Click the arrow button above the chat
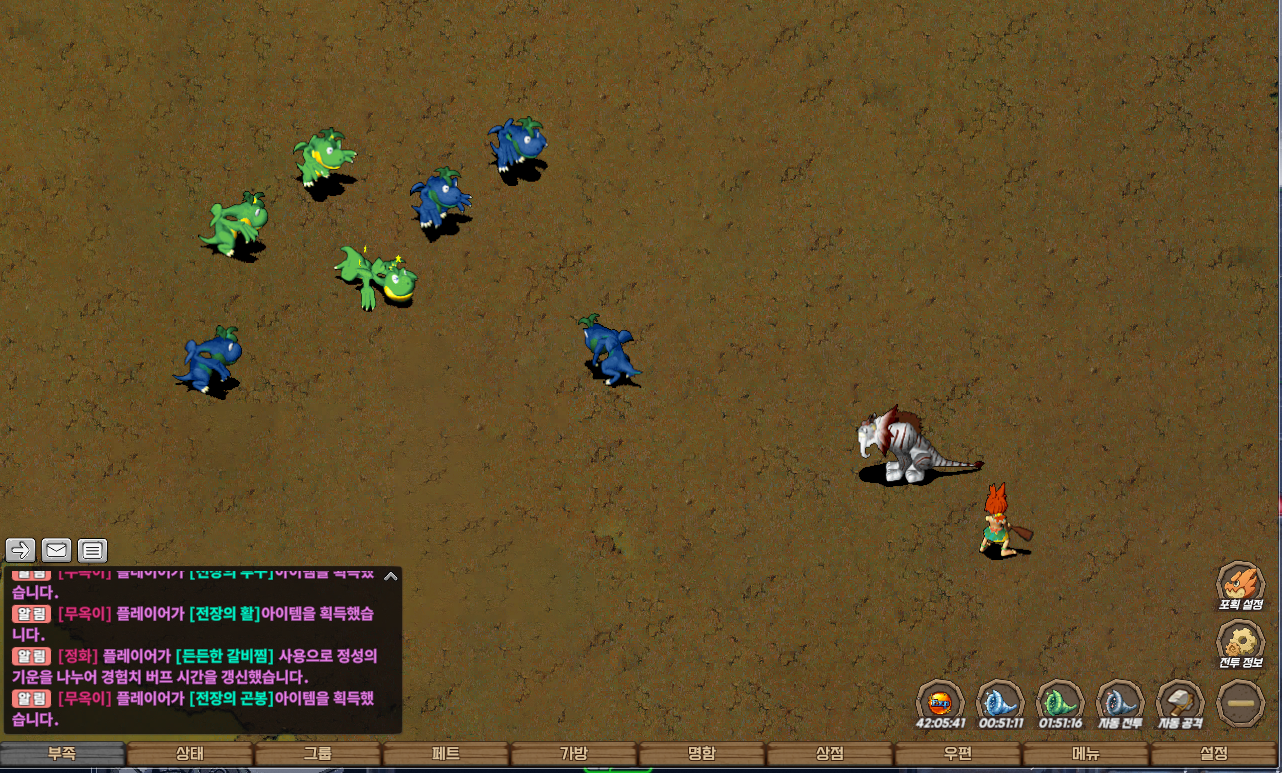 click(x=21, y=550)
